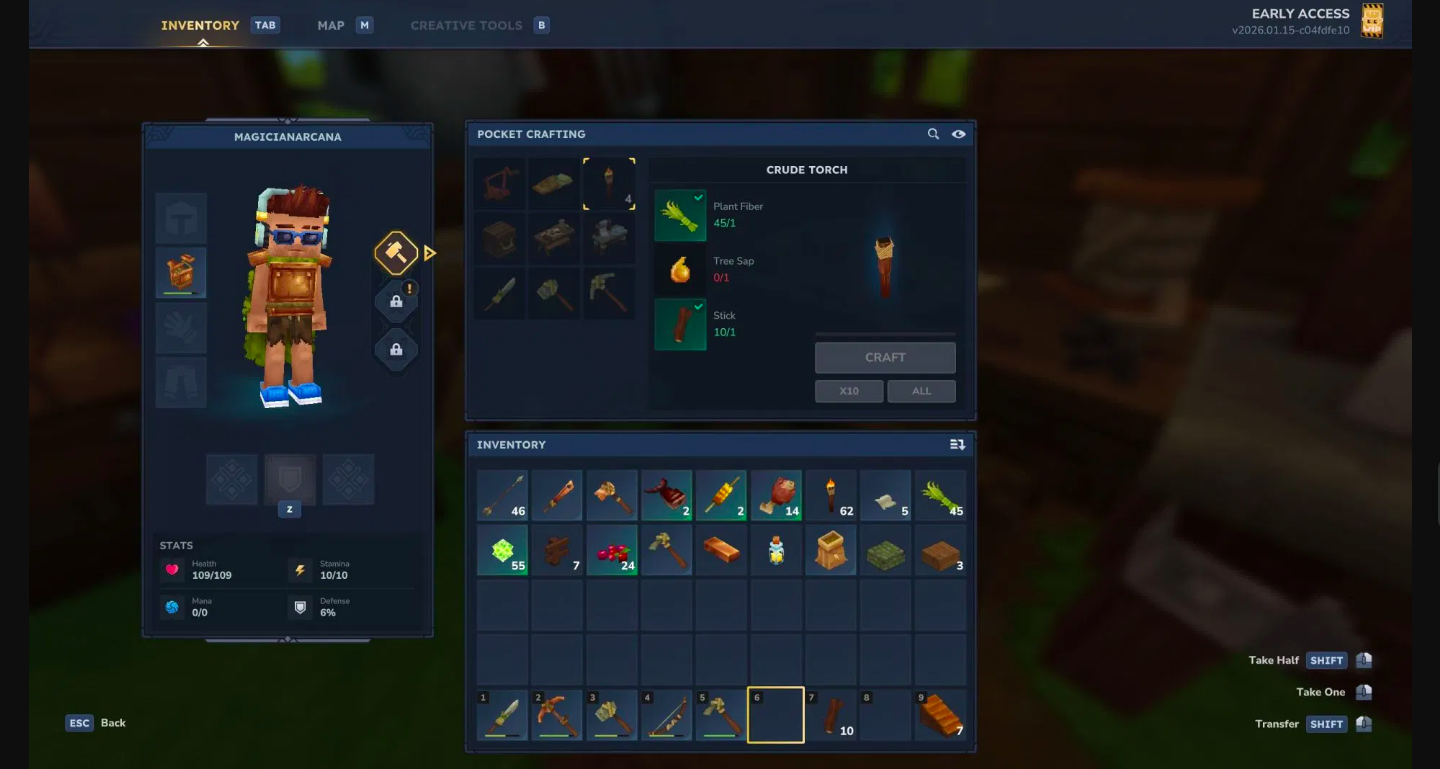Screen dimensions: 1440x769
Task: Click the locked slot with exclamation mark
Action: coord(396,300)
